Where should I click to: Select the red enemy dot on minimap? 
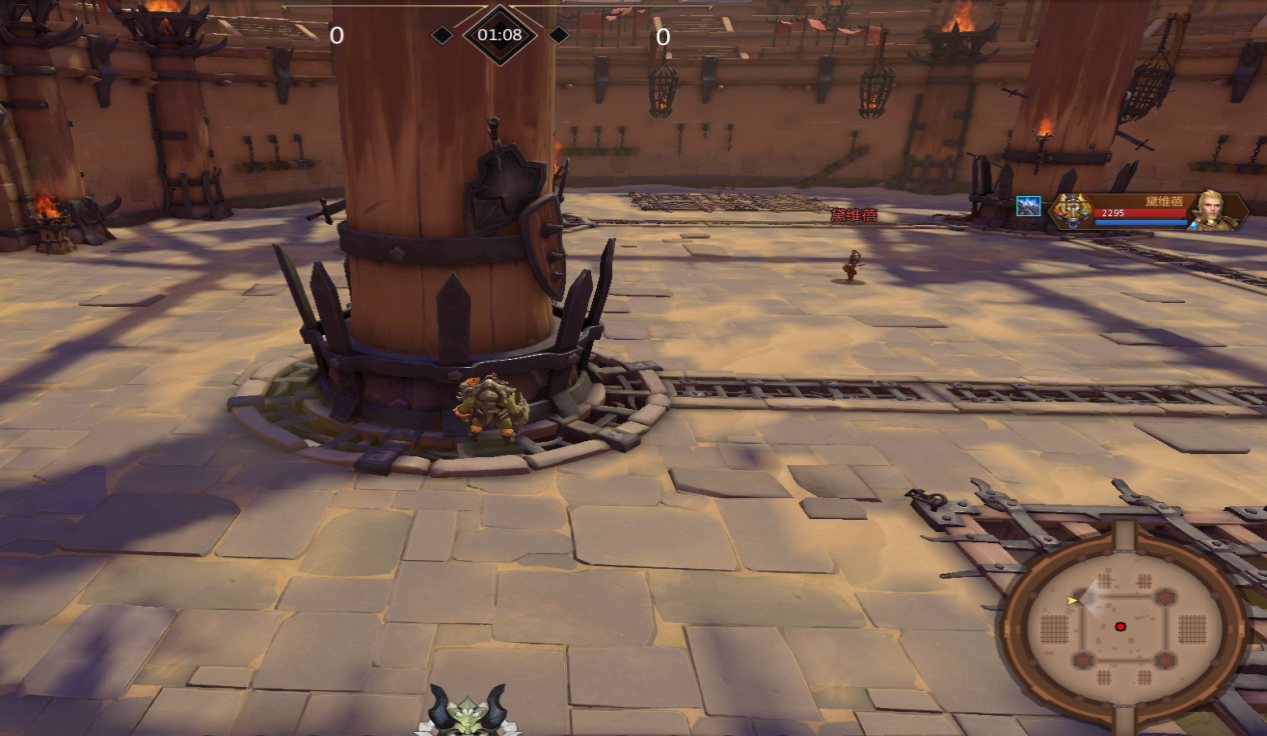tap(1120, 627)
